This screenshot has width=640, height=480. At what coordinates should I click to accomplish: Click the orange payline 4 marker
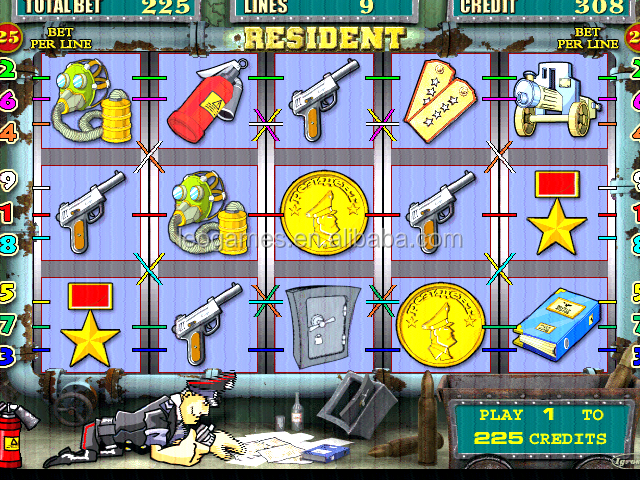(x=9, y=131)
